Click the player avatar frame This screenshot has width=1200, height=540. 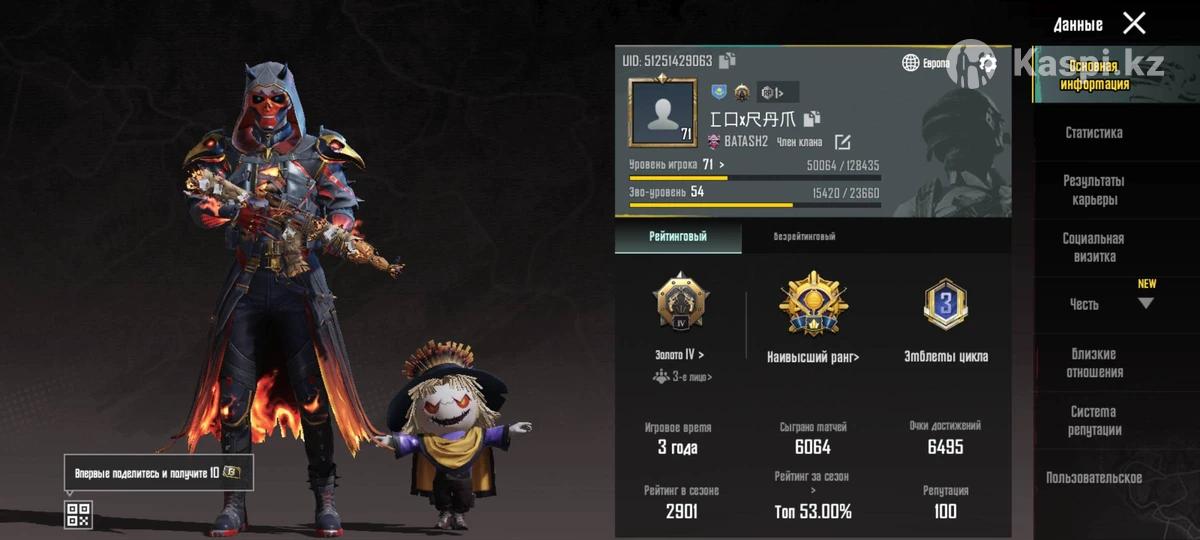coord(661,112)
